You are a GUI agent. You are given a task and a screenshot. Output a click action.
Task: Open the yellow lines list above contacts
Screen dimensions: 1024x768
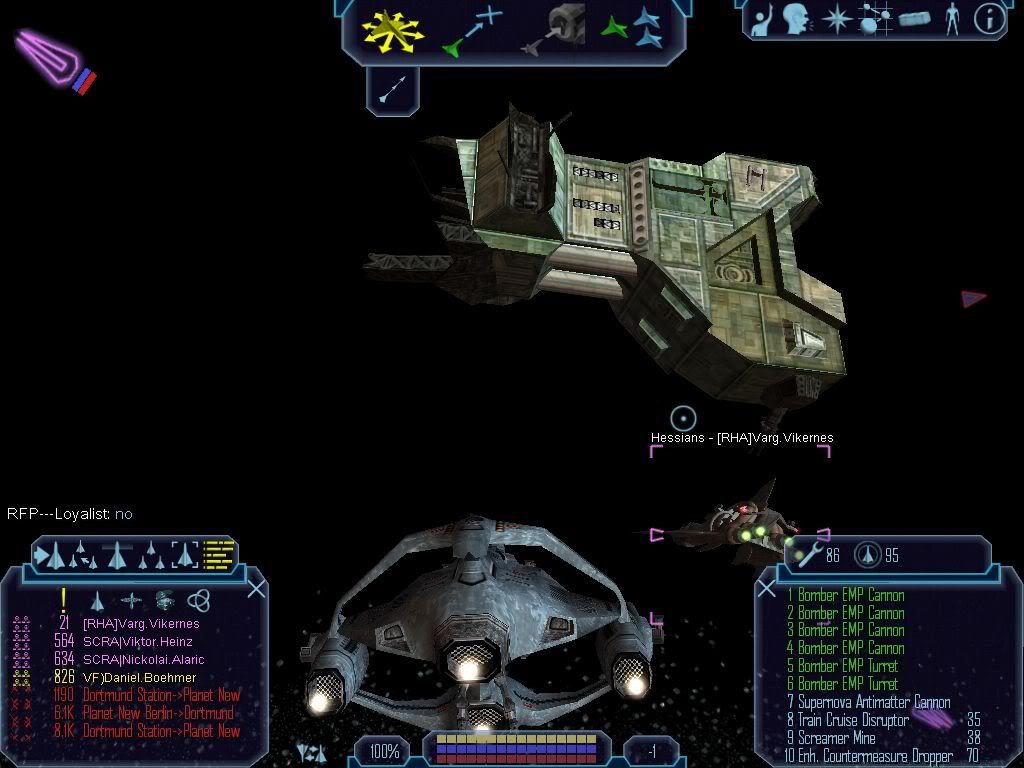(218, 553)
